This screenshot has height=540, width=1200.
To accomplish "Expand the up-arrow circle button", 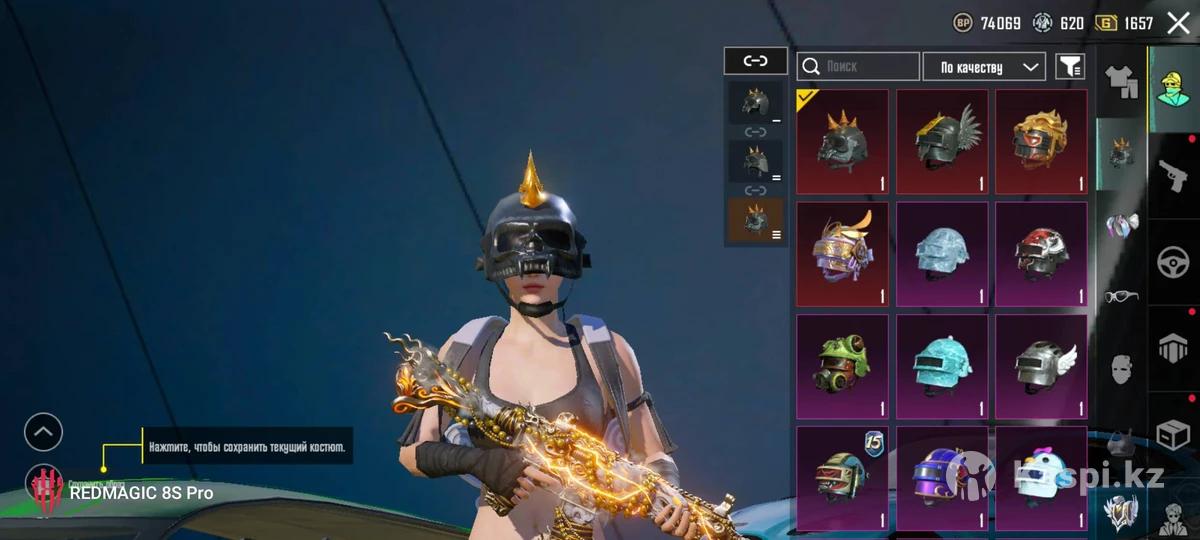I will click(x=43, y=432).
